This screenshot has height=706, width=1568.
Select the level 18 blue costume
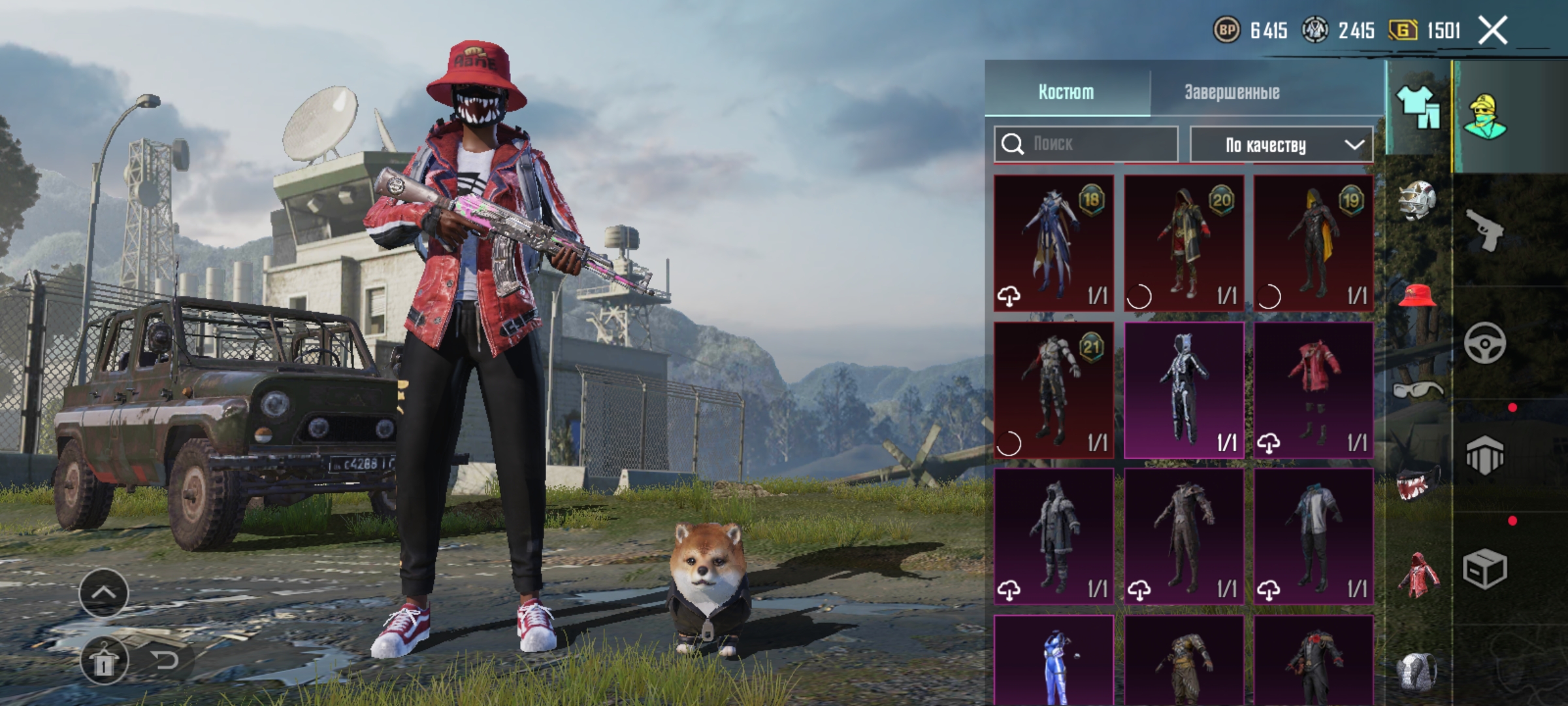[1053, 243]
